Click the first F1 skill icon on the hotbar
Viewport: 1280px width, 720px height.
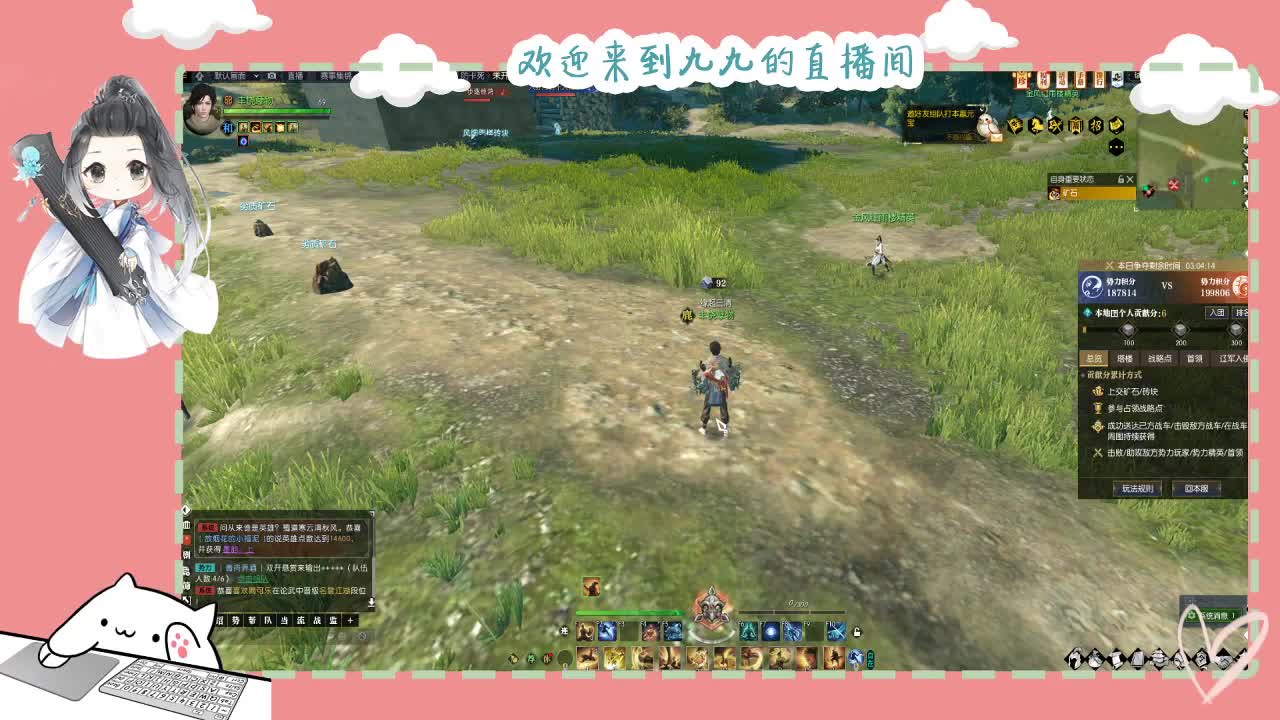(x=605, y=632)
